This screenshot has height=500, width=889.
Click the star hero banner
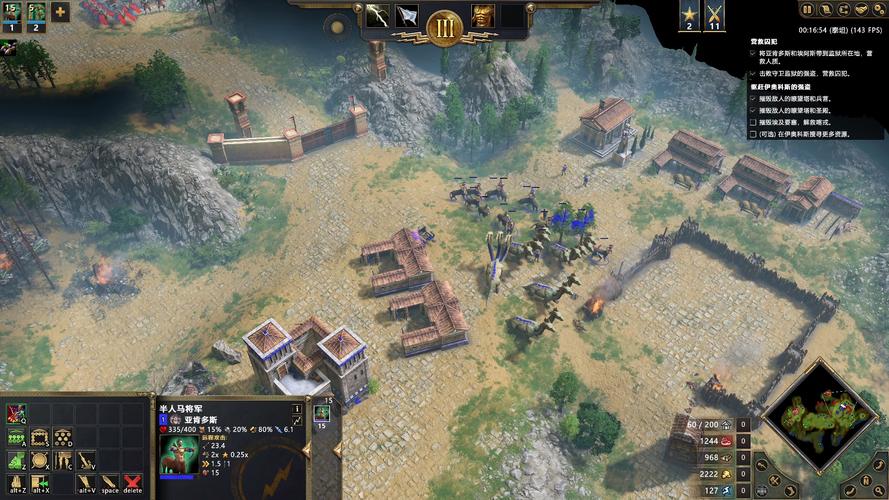tap(689, 16)
